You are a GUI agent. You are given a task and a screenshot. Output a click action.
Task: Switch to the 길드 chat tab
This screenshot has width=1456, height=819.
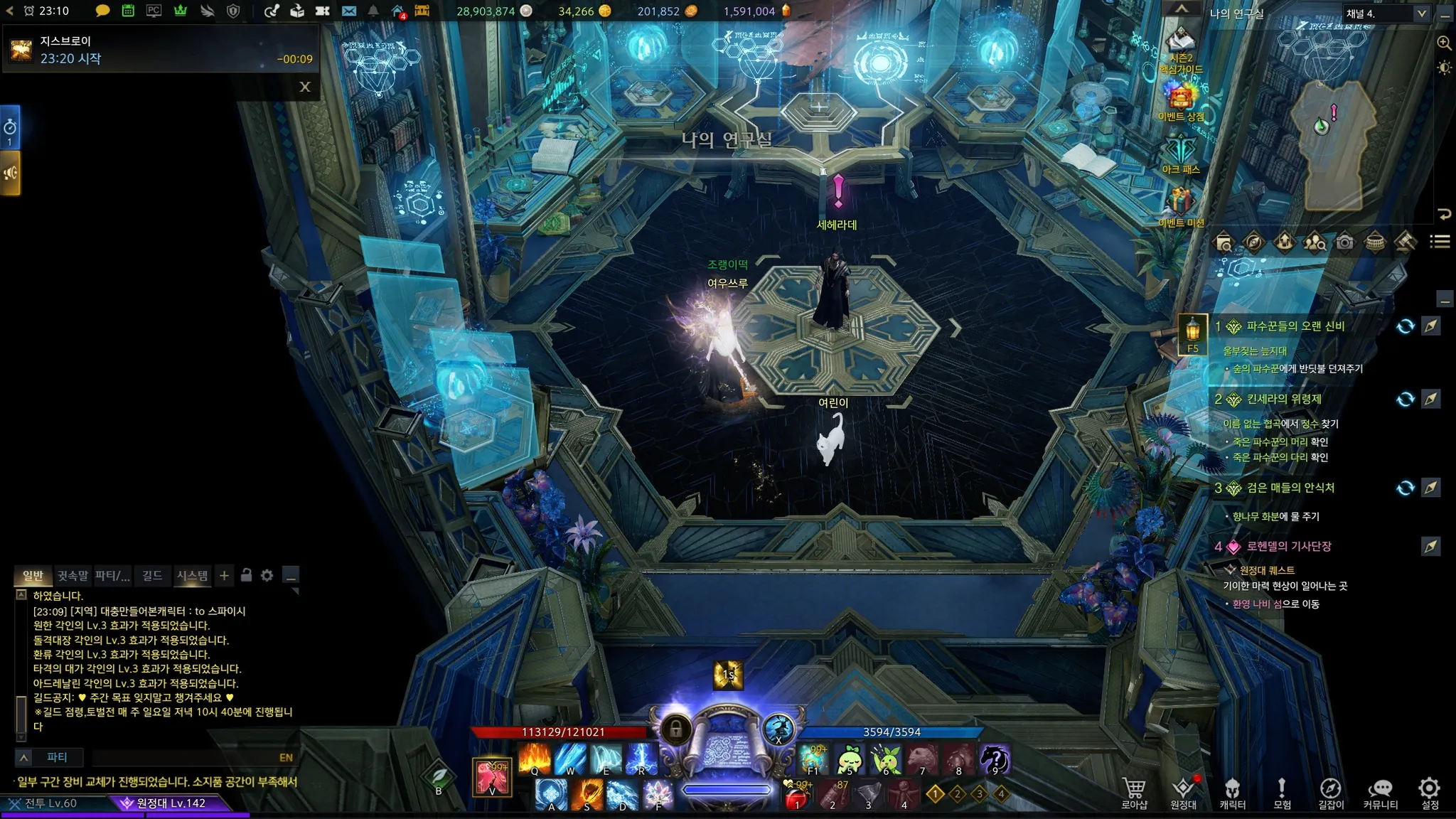pos(152,575)
